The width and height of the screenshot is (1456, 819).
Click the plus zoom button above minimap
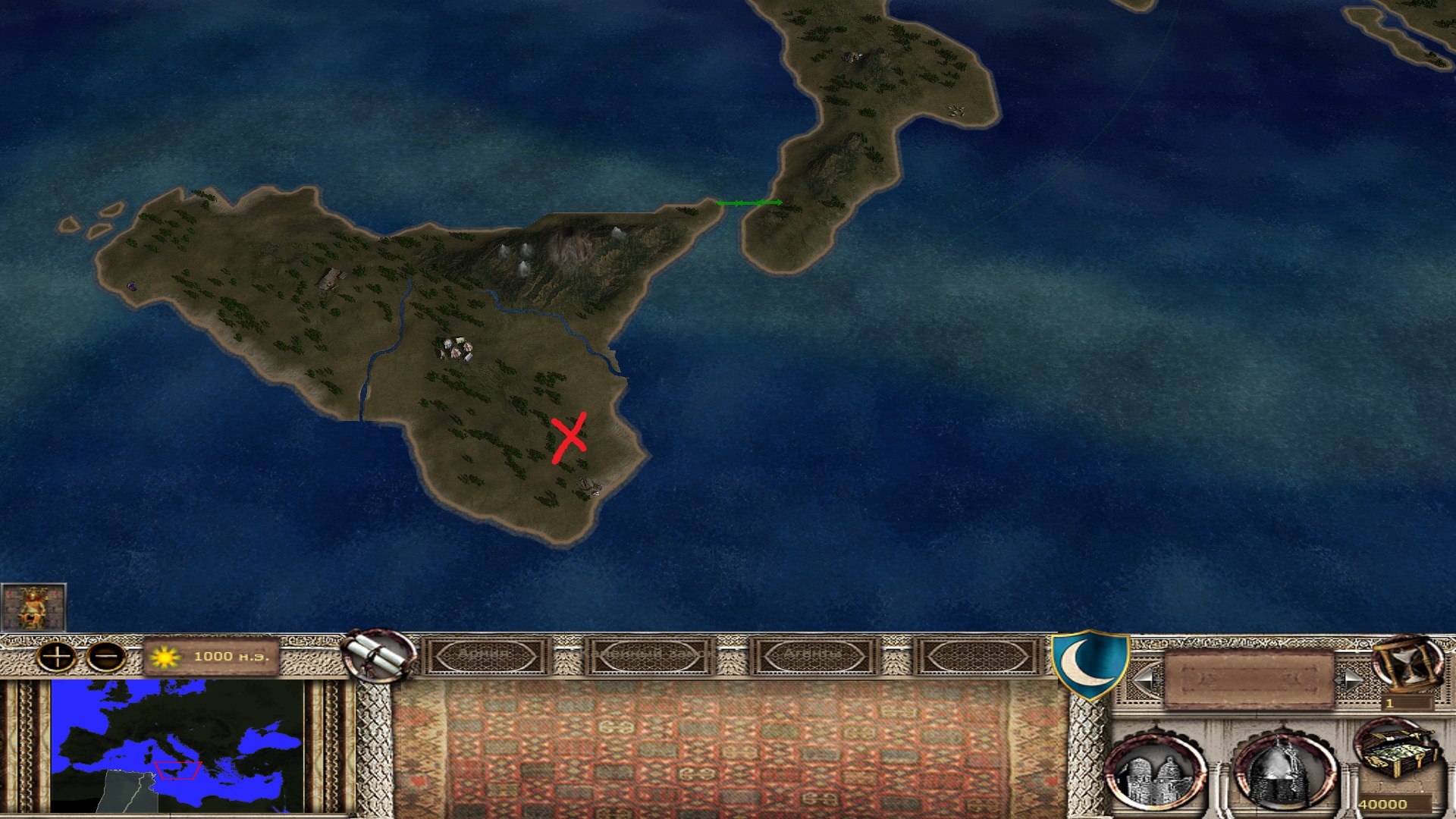(x=58, y=656)
